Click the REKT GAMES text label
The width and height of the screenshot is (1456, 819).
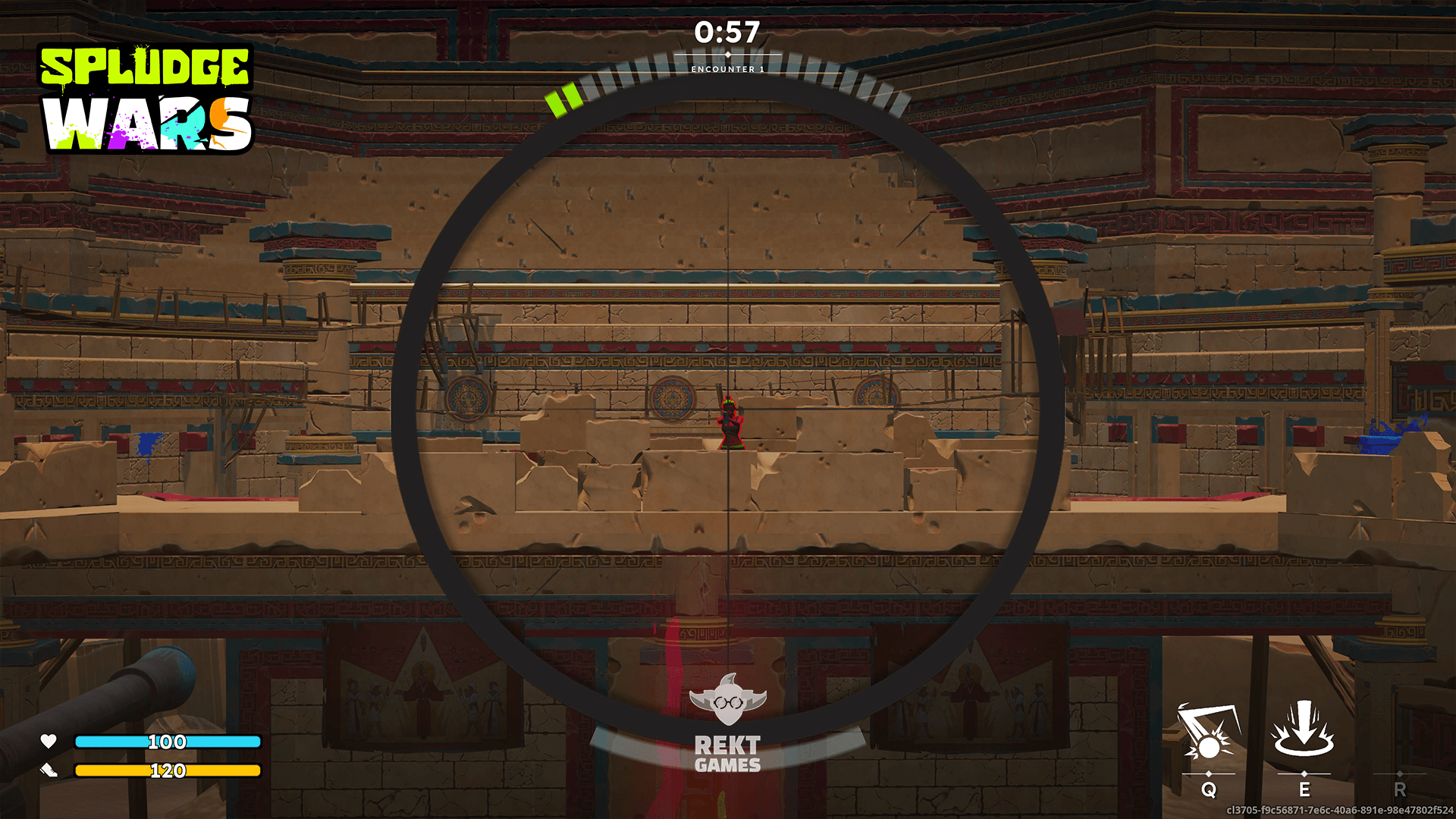728,755
